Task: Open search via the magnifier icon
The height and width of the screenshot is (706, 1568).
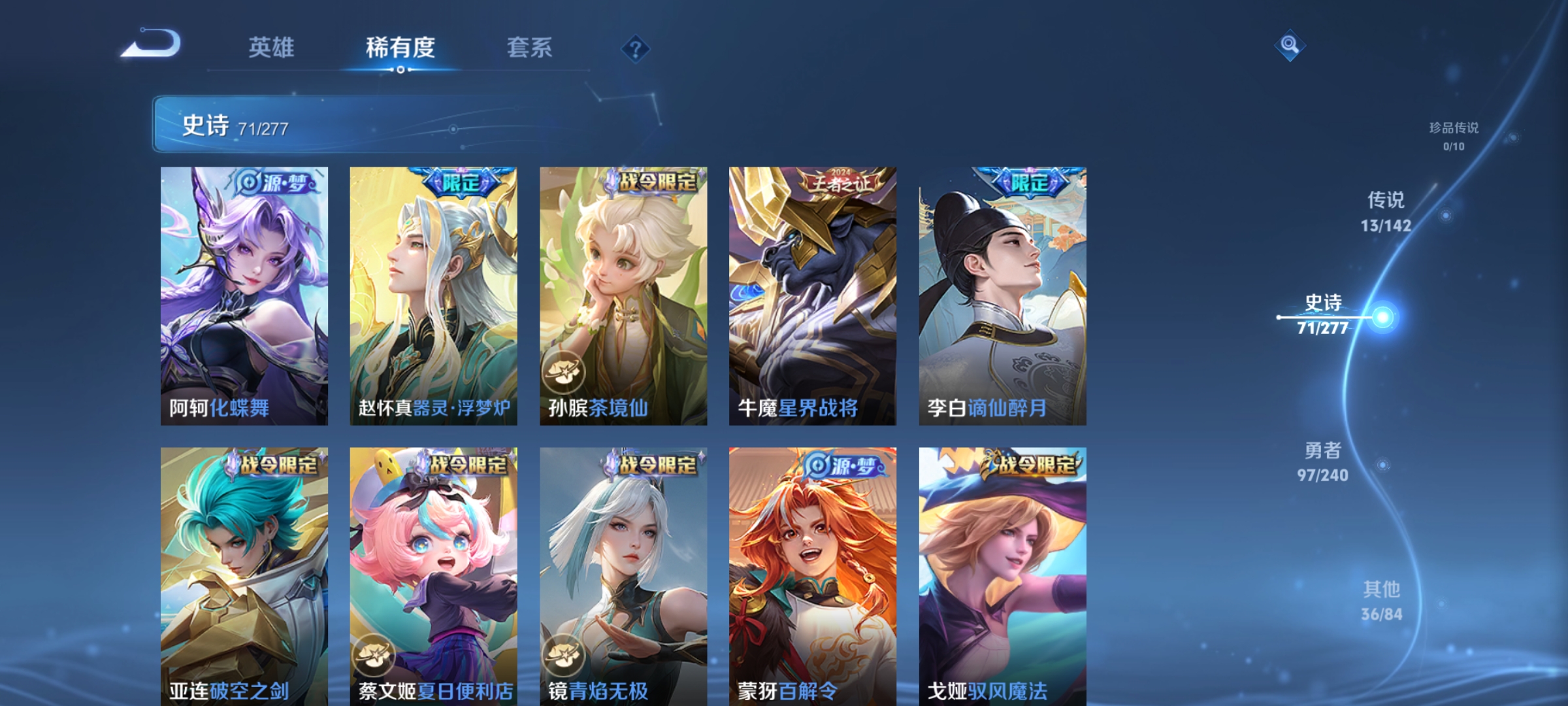Action: [x=1289, y=46]
